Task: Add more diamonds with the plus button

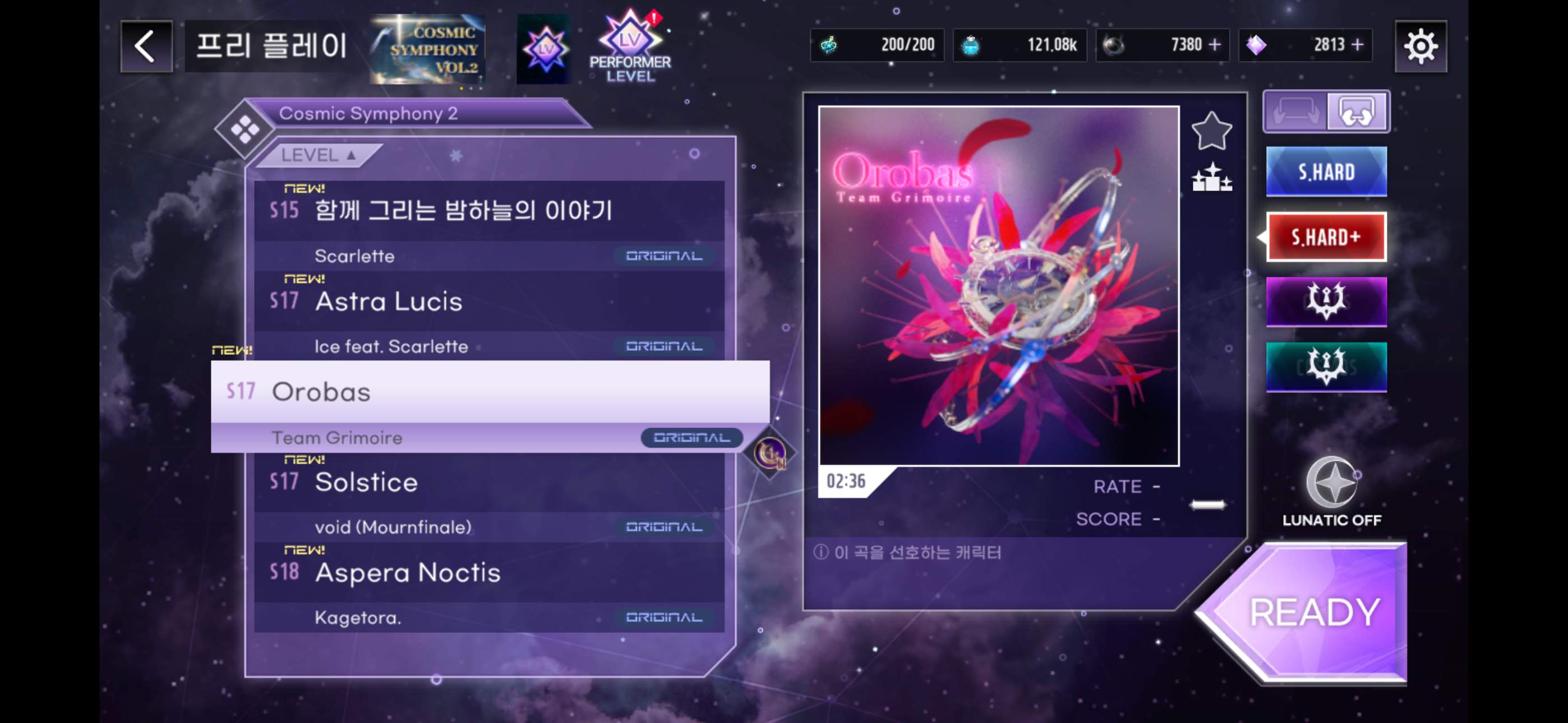Action: click(1357, 45)
